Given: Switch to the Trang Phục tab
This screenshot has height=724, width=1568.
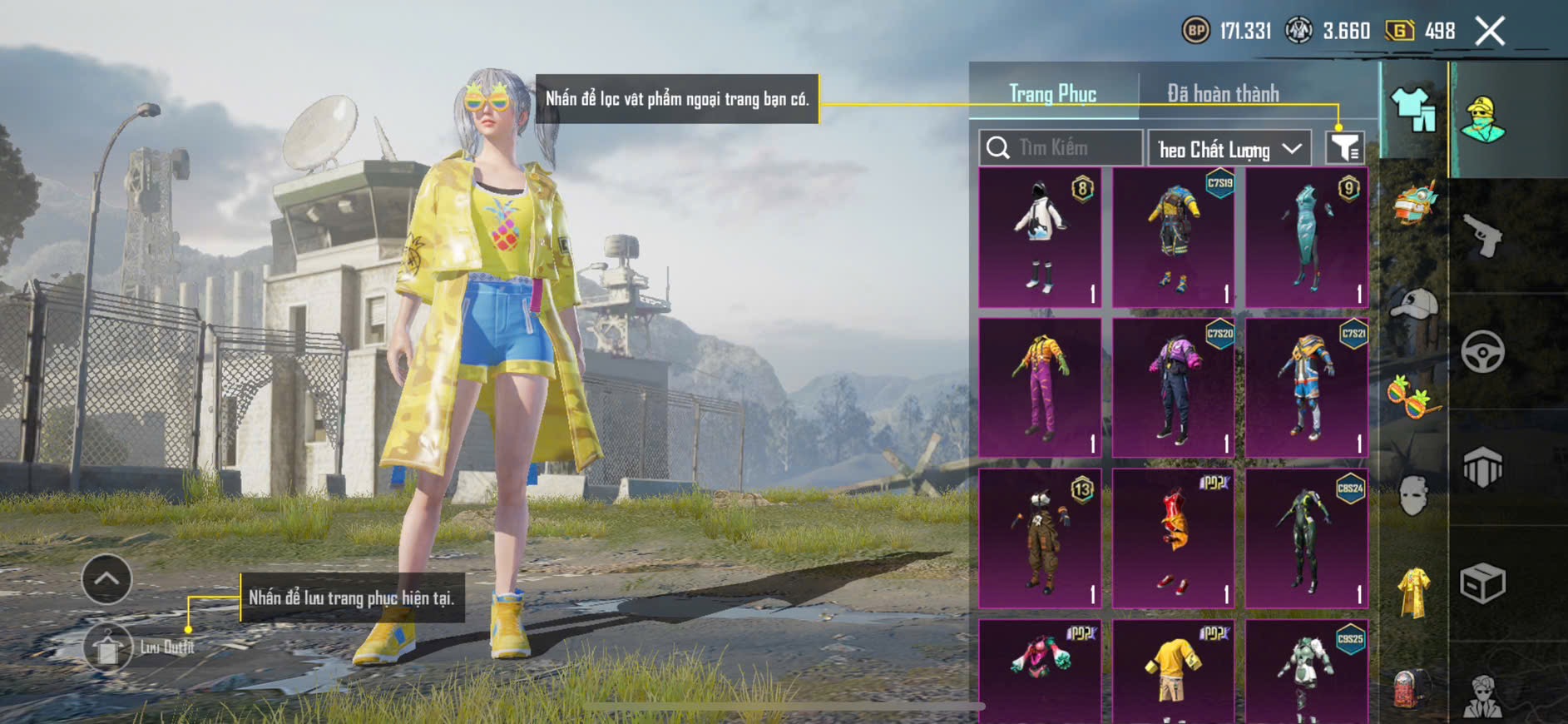Looking at the screenshot, I should pyautogui.click(x=1052, y=94).
